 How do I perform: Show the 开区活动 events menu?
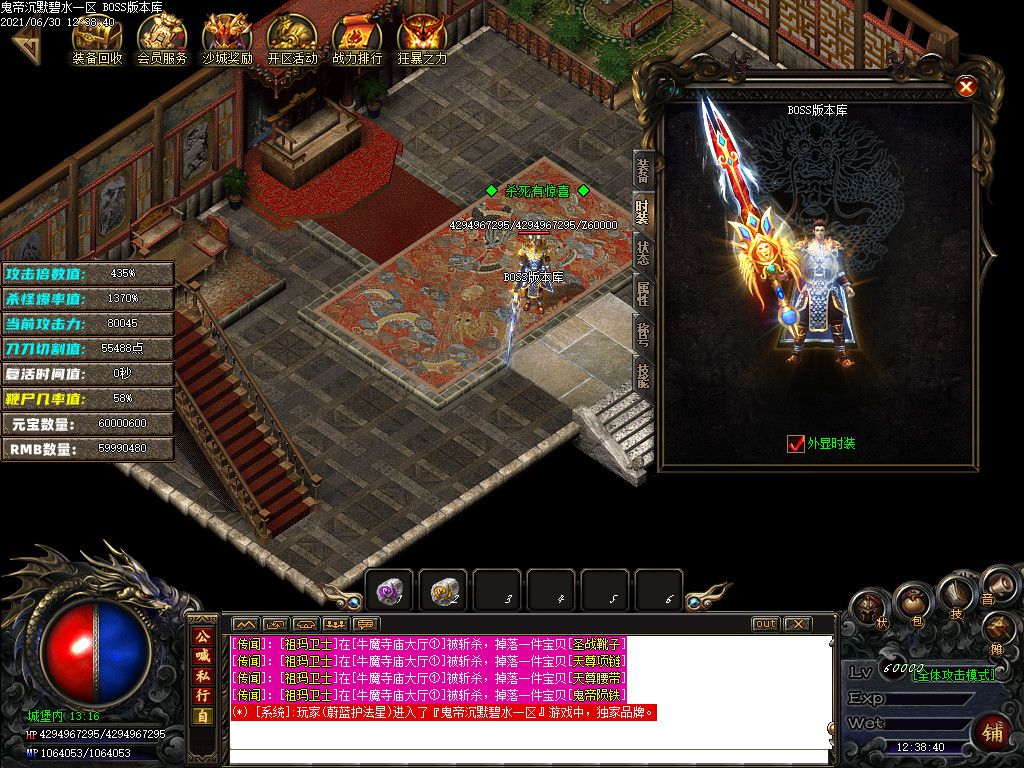click(292, 40)
